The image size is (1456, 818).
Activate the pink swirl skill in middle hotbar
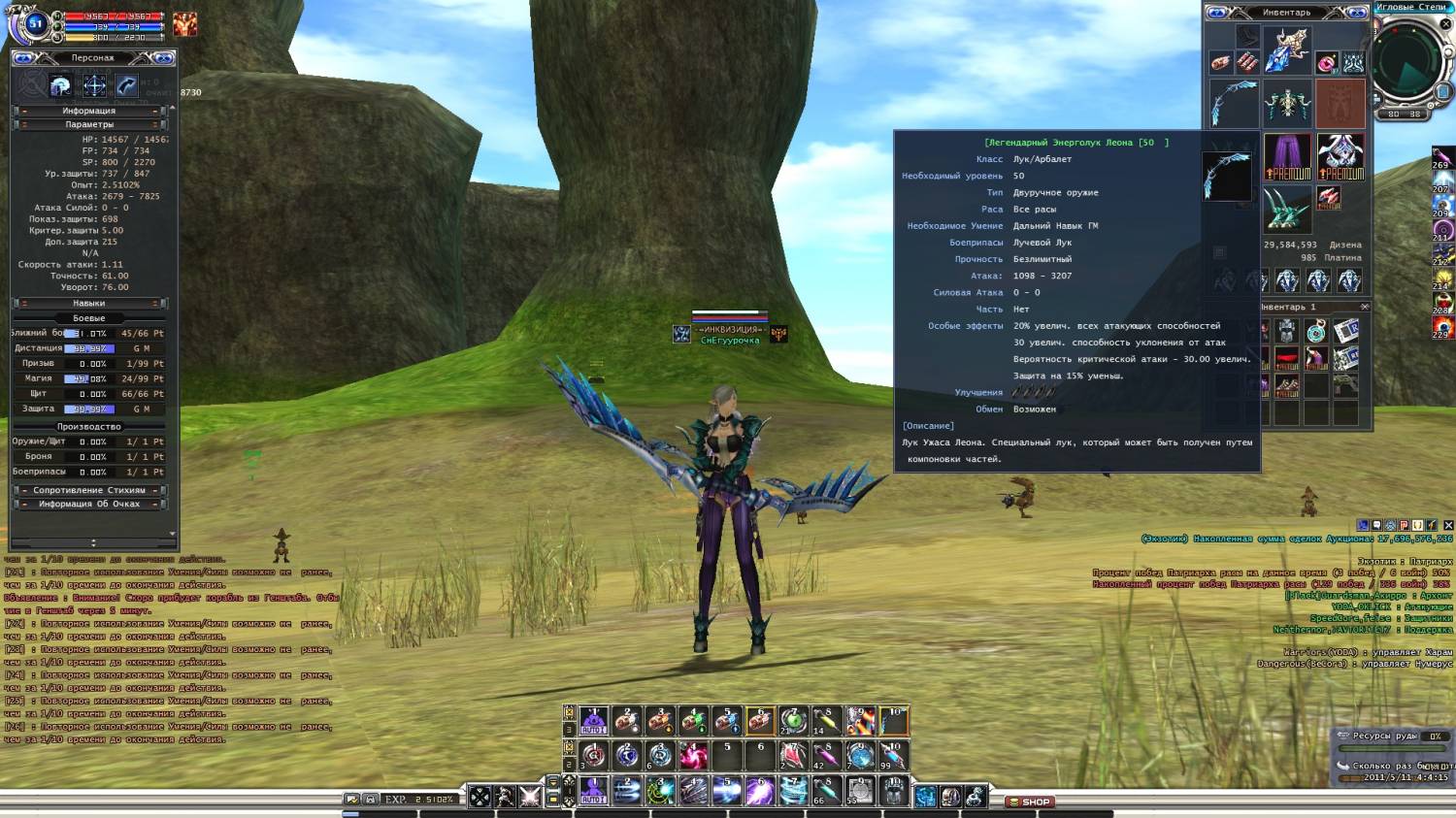point(693,755)
